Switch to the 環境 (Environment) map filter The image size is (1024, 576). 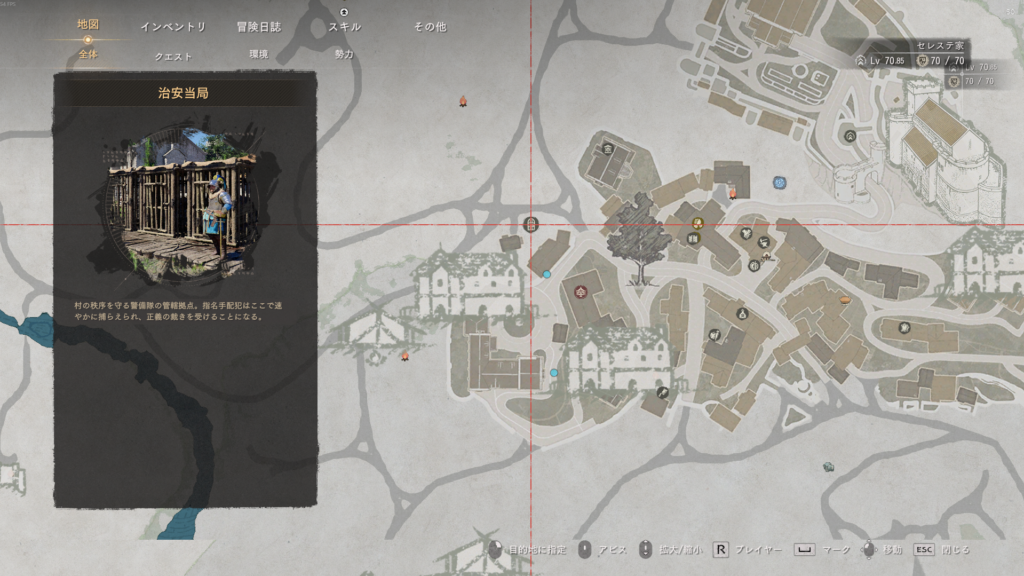click(258, 54)
